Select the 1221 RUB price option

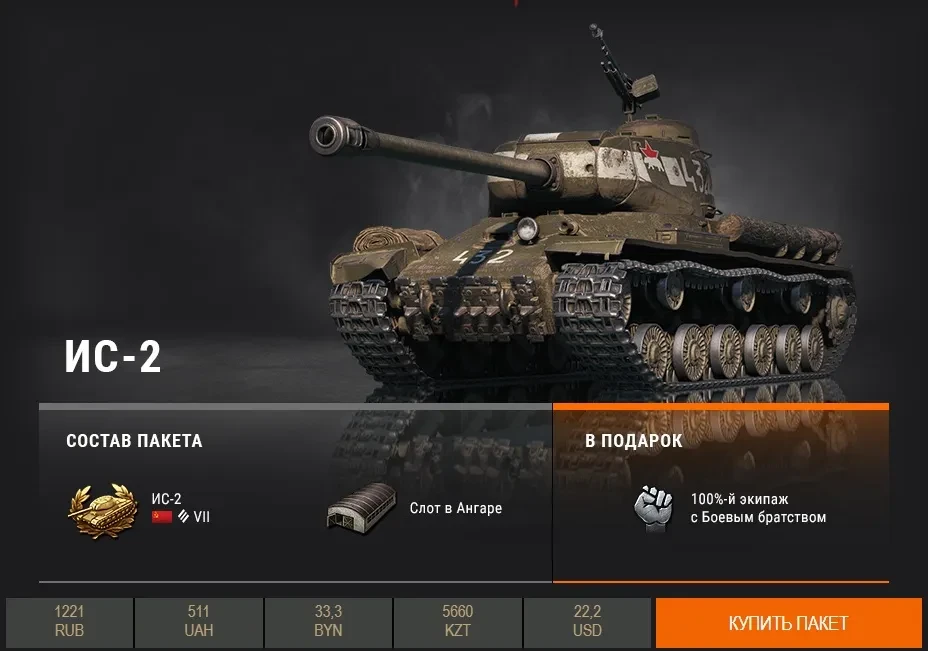pos(69,622)
